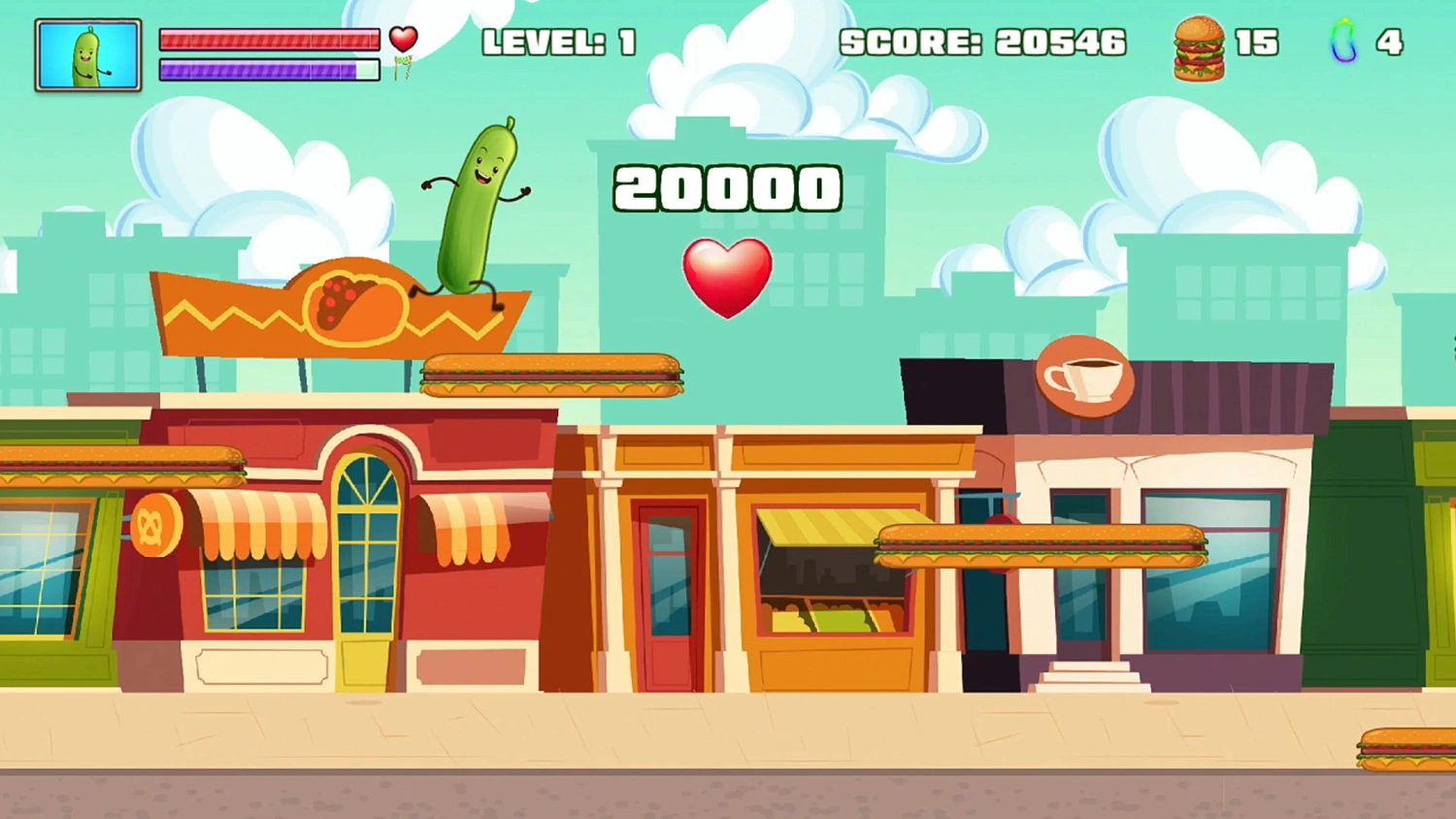
Task: Click the pickle character portrait frame
Action: coord(87,55)
